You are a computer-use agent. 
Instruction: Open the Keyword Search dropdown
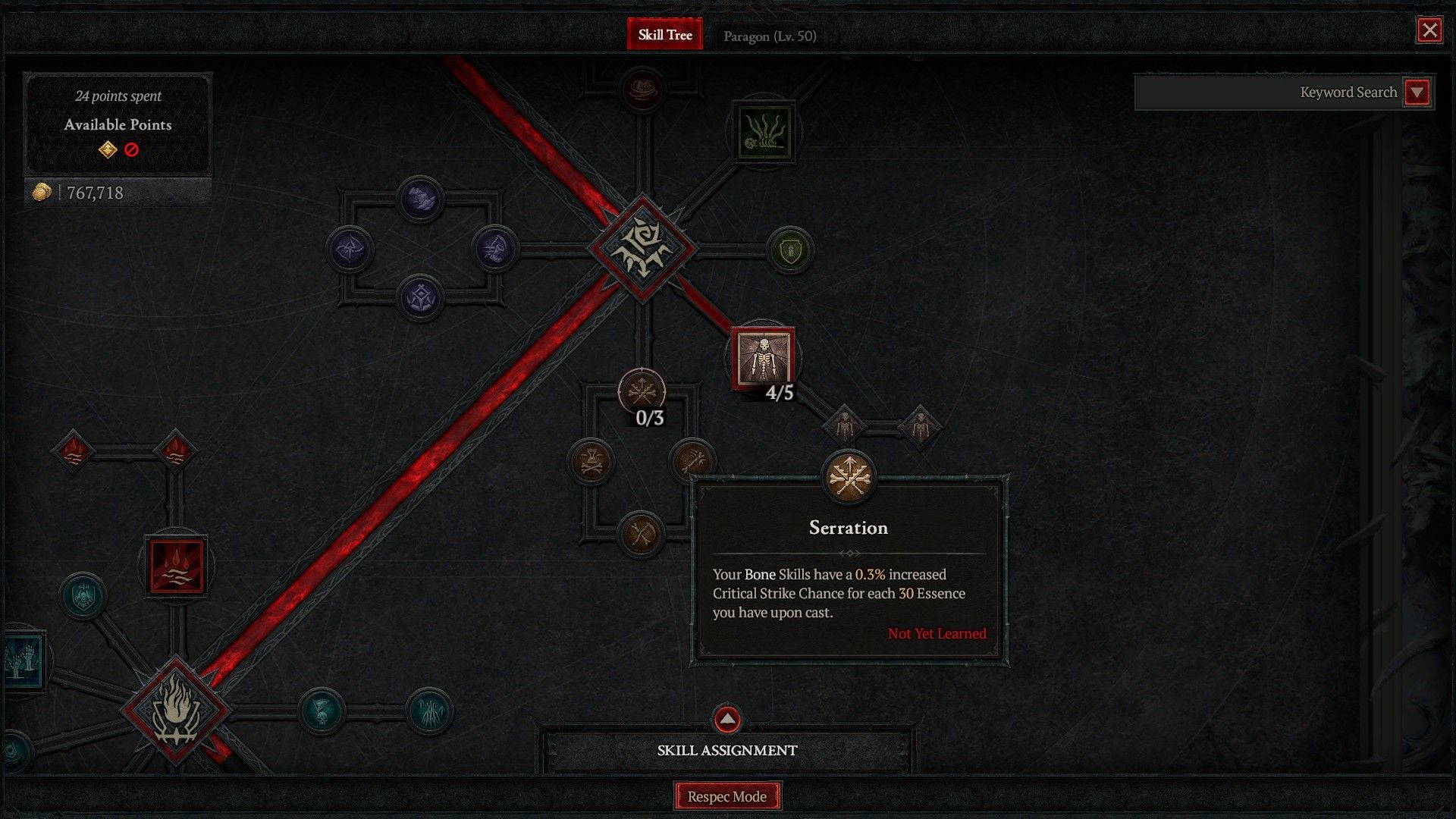point(1417,92)
